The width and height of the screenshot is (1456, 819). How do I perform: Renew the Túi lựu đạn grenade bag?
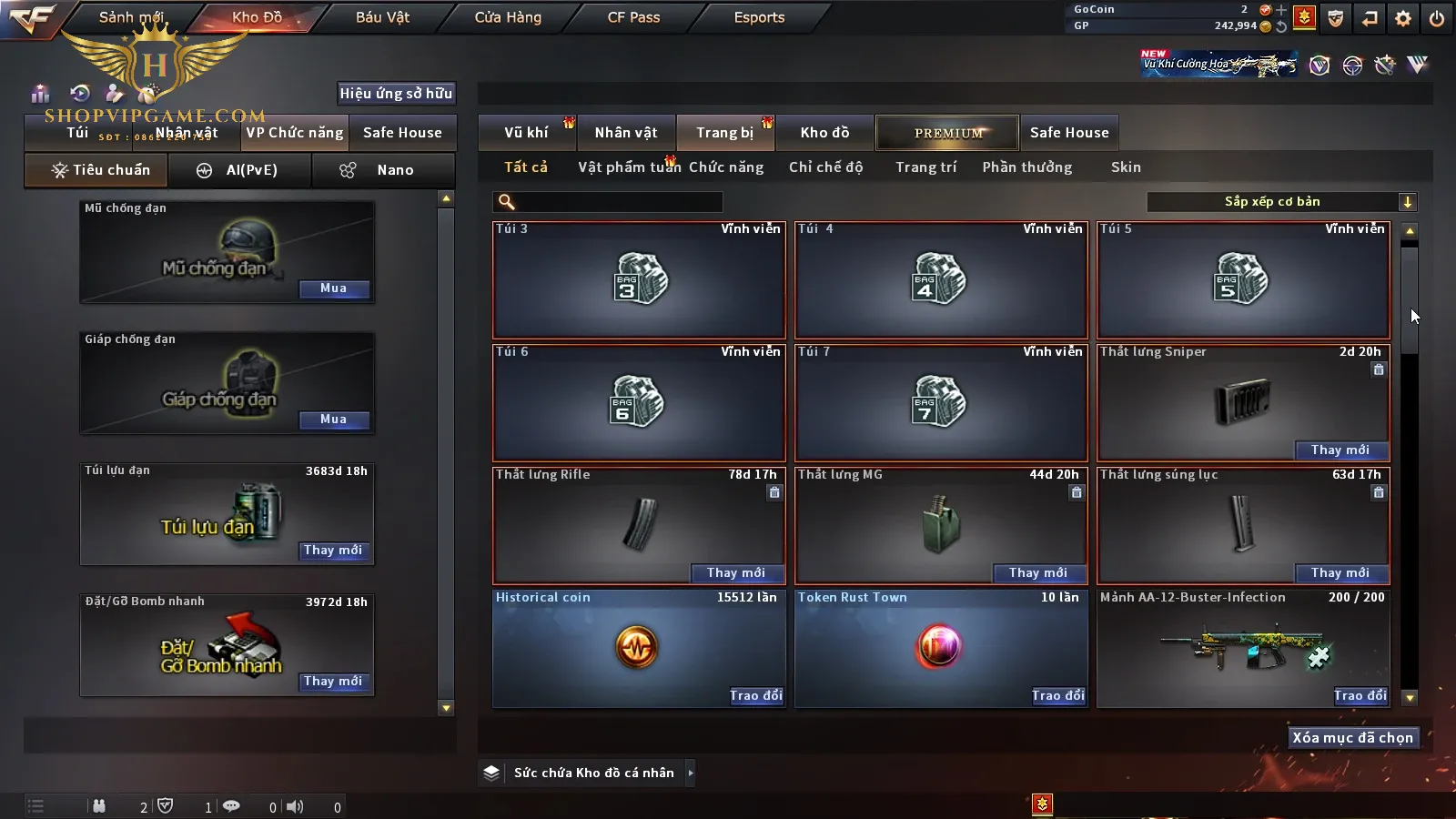click(333, 551)
